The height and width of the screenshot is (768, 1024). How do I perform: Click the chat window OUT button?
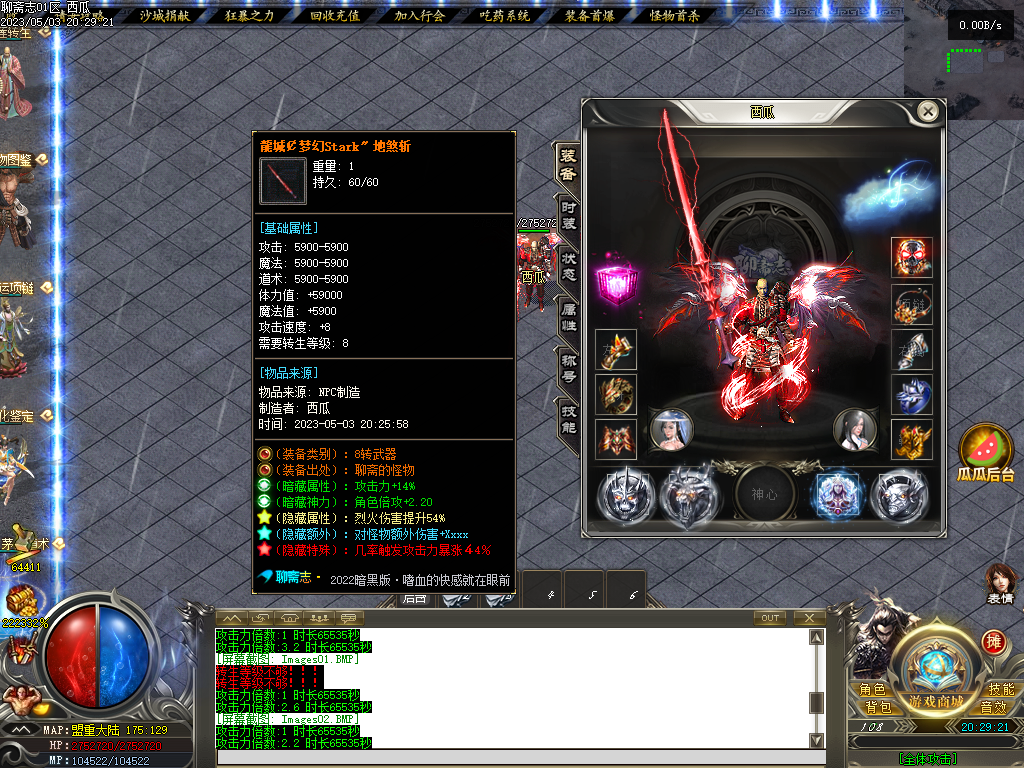pyautogui.click(x=770, y=618)
